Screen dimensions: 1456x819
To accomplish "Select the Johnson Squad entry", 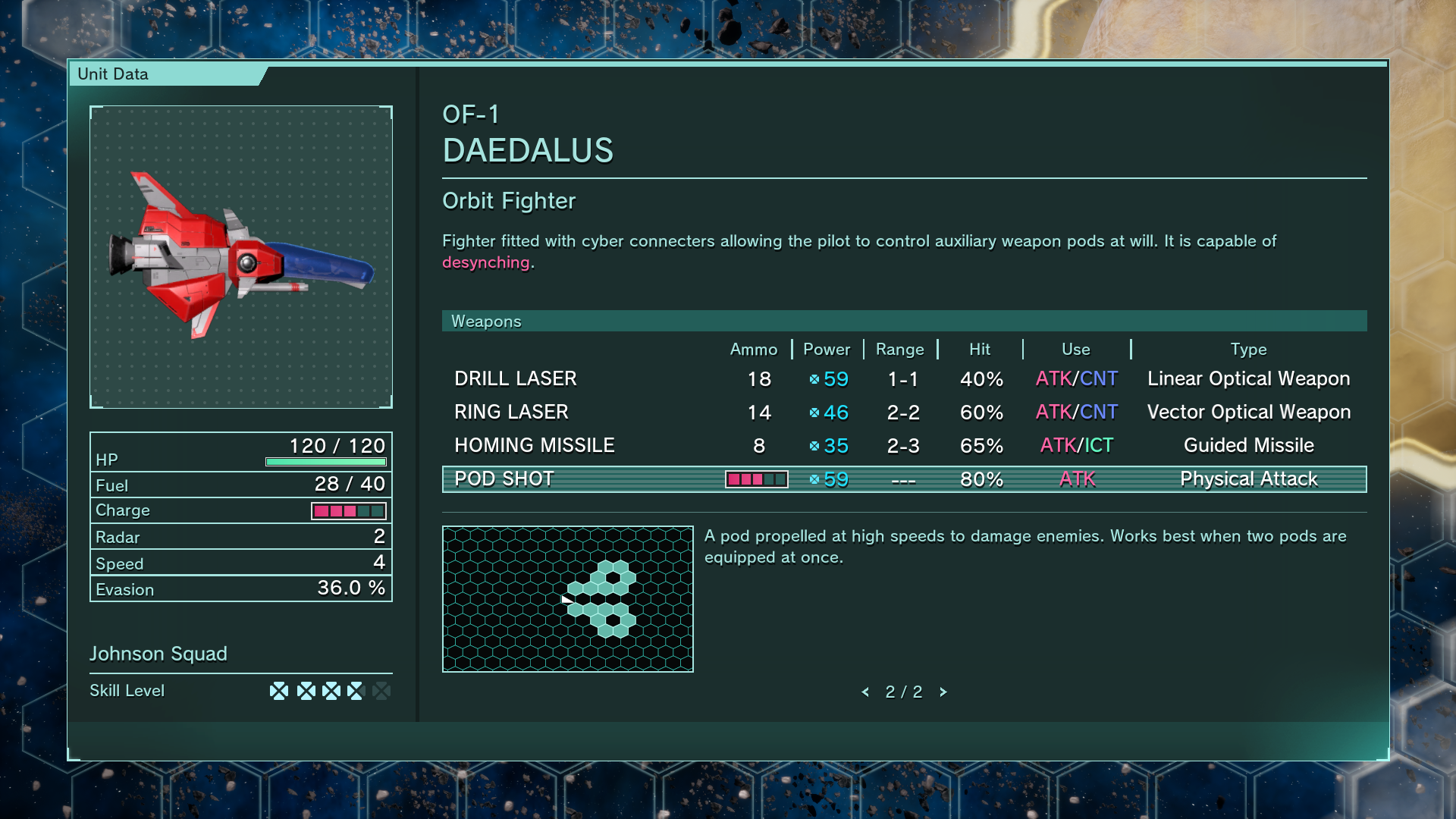I will [158, 654].
